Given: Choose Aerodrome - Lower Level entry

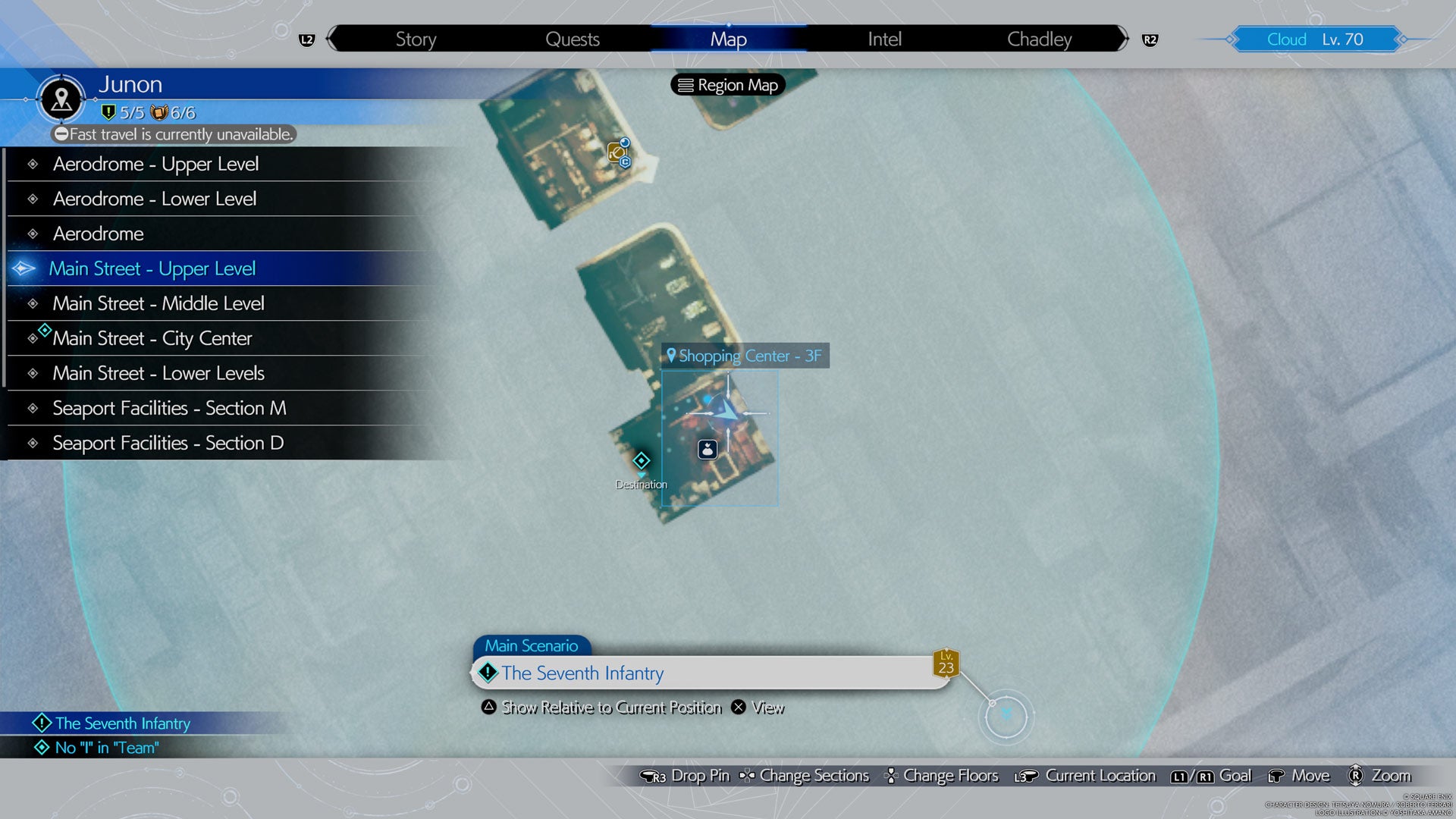Looking at the screenshot, I should coord(155,199).
